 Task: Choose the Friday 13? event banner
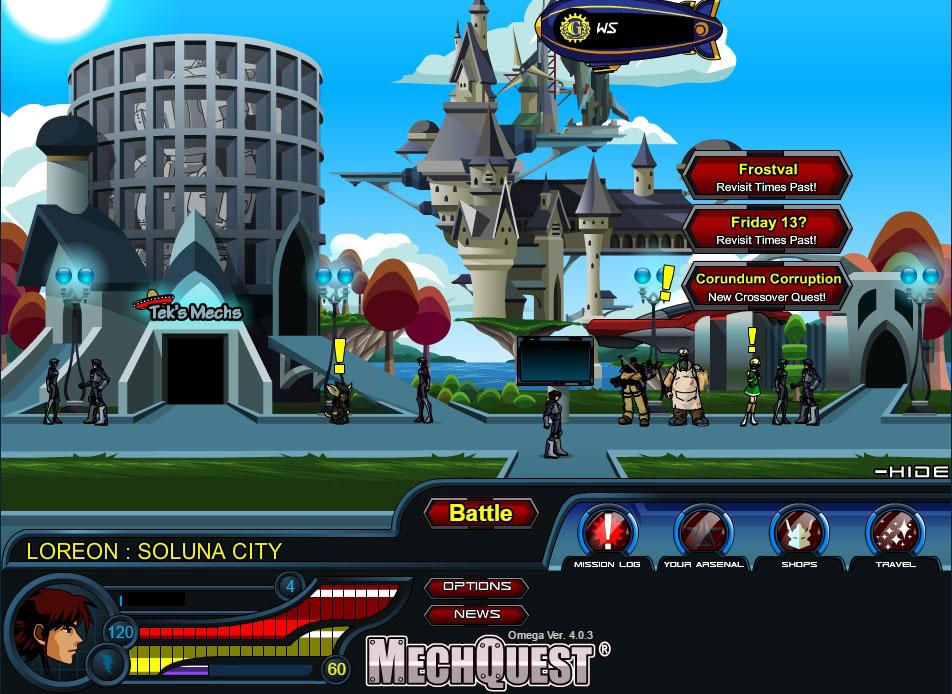click(767, 230)
